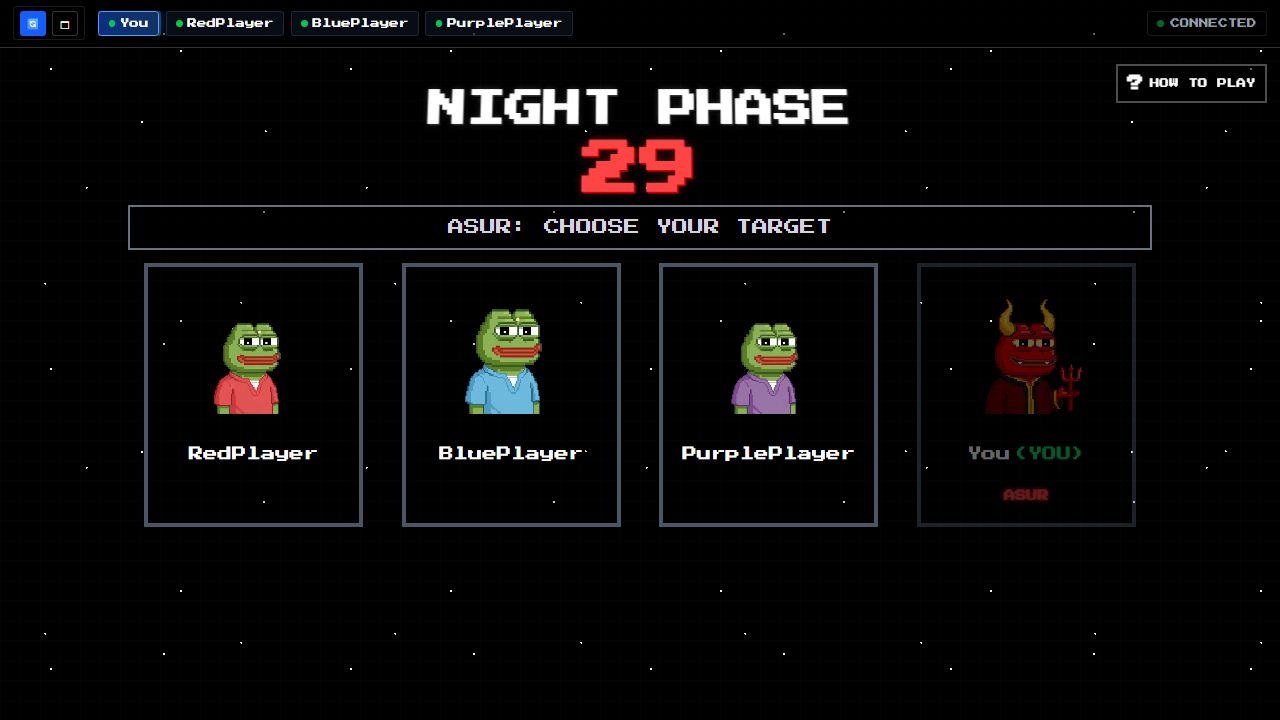Click the ASUR role label on your card
Screen dimensions: 1280x720
(x=1026, y=494)
